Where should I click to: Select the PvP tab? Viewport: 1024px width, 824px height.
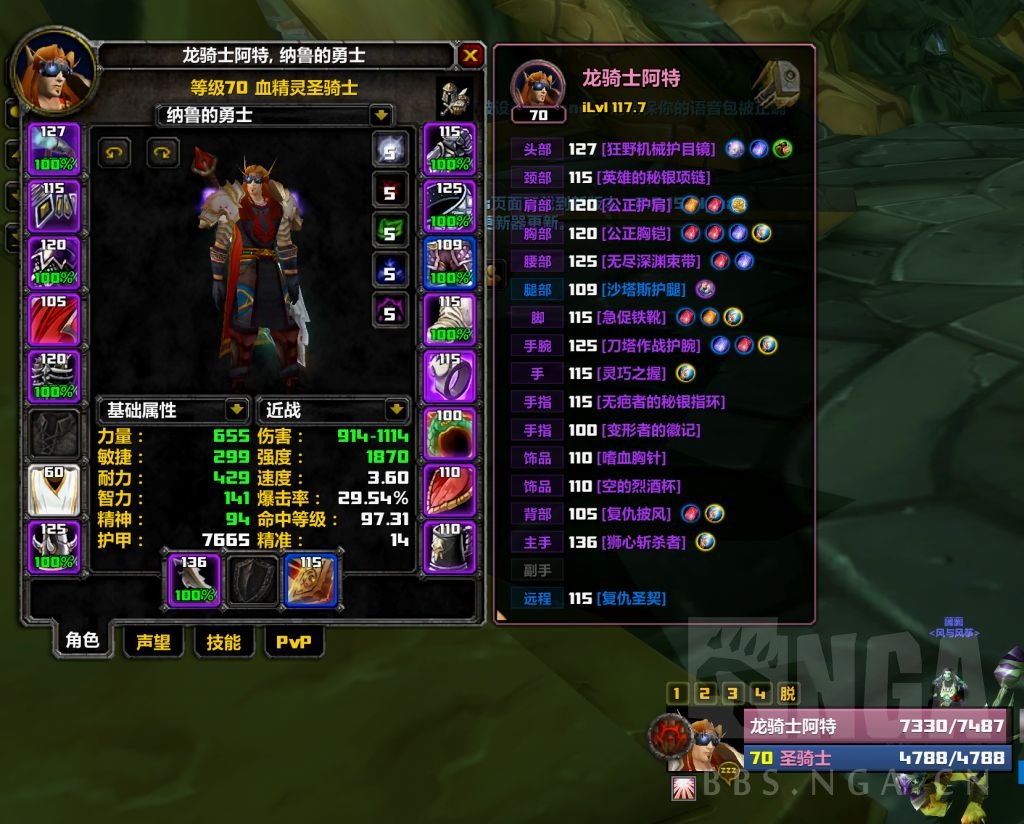[x=294, y=642]
